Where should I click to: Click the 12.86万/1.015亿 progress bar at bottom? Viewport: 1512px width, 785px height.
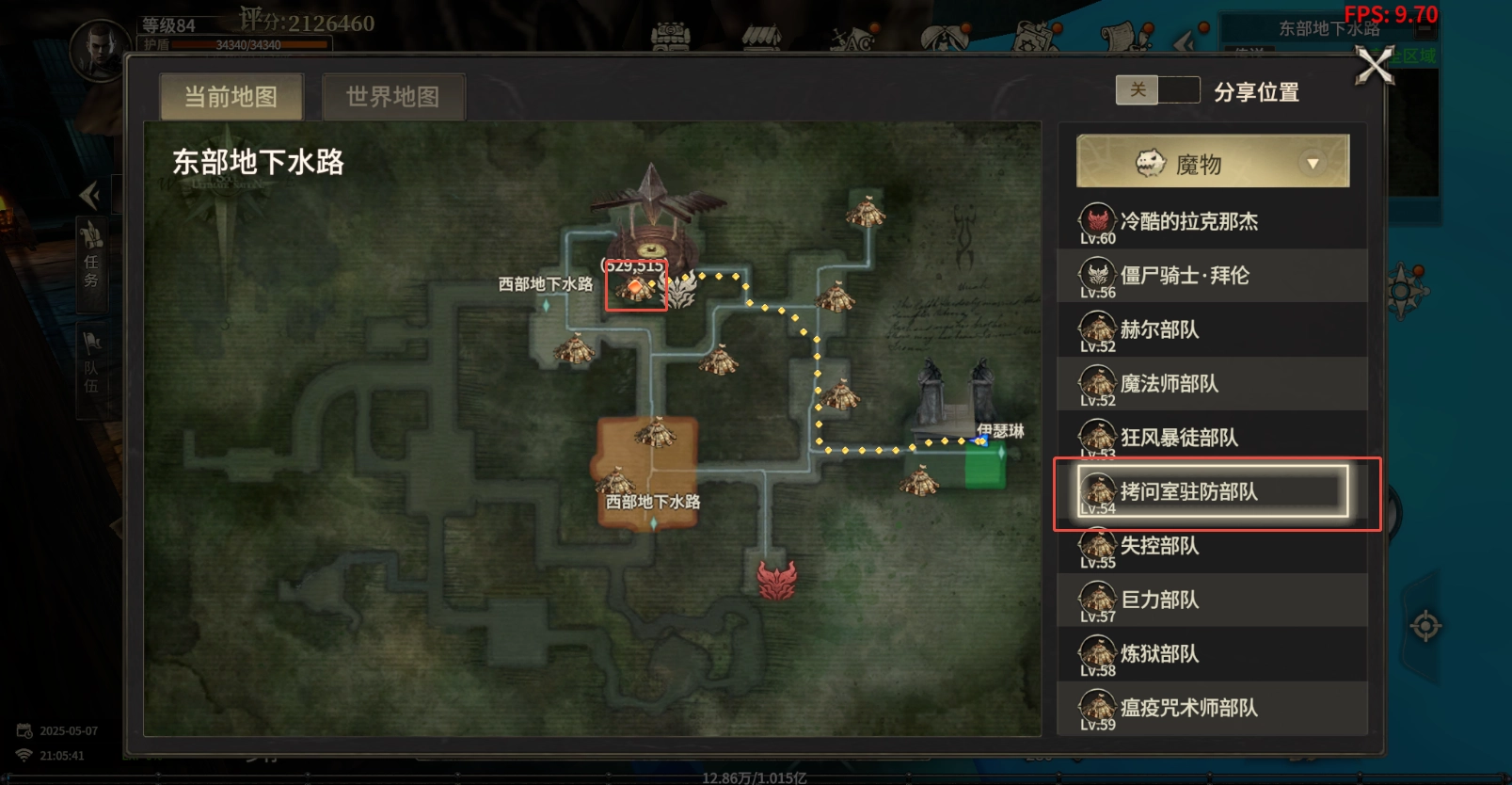click(x=753, y=777)
